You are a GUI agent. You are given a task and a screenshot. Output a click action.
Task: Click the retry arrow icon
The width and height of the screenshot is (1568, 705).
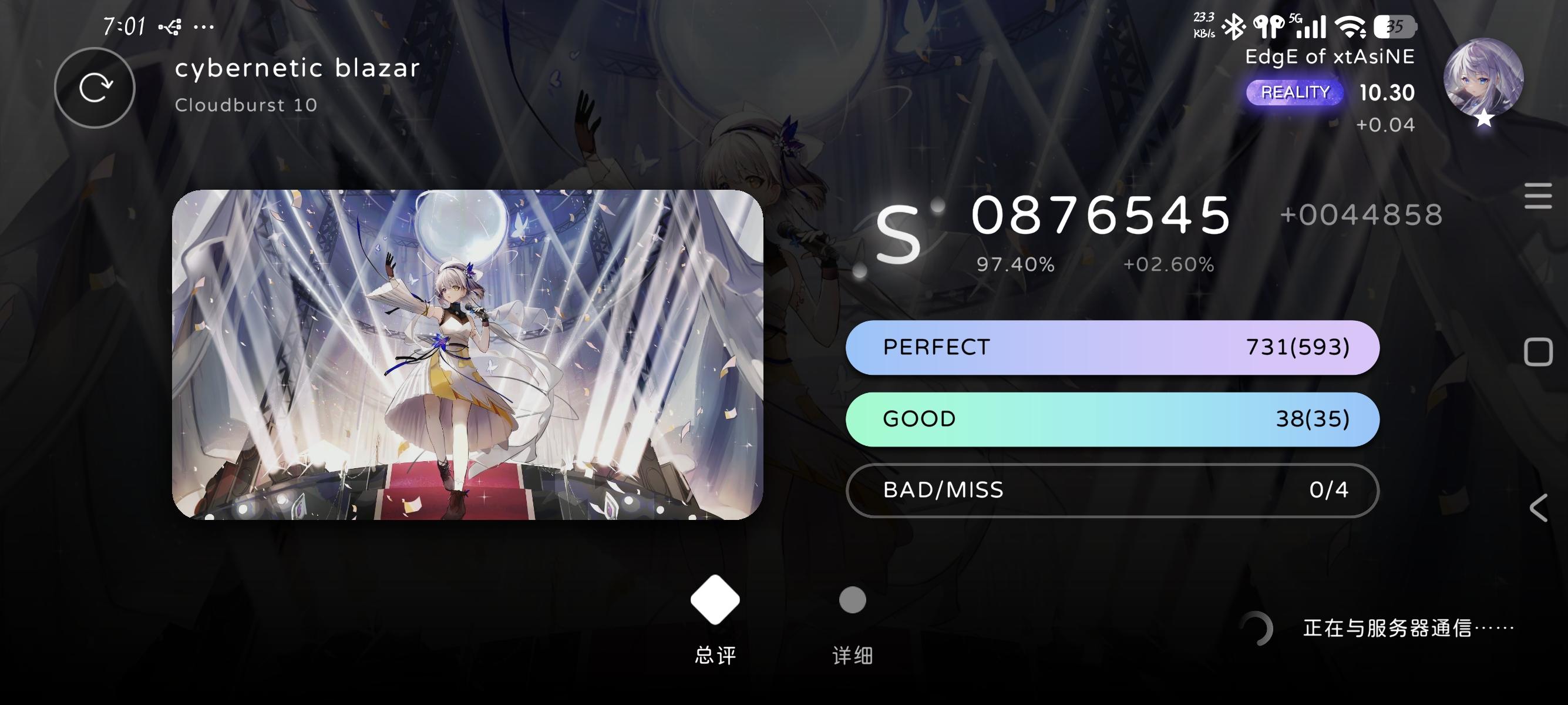click(95, 87)
